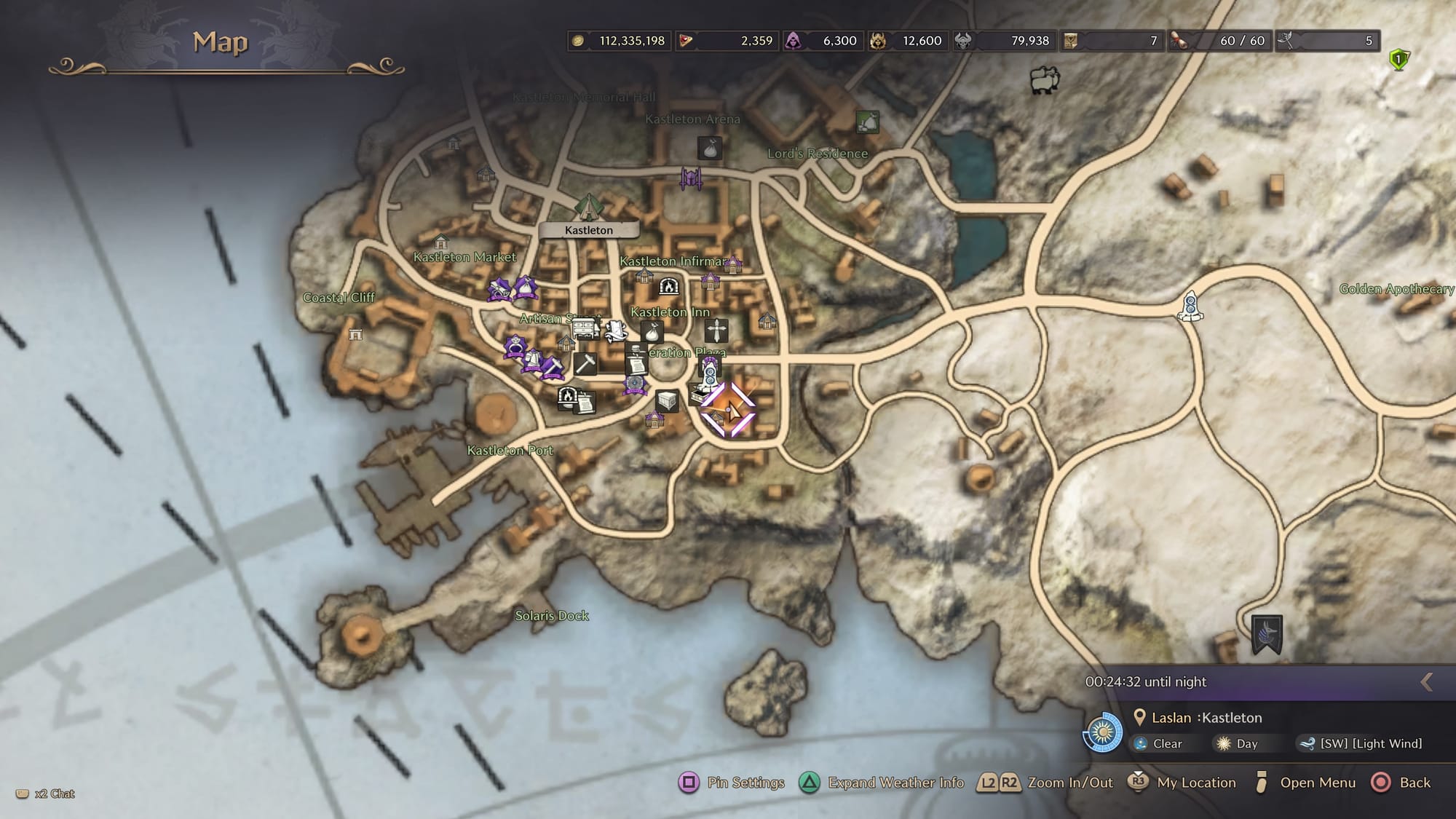1456x819 pixels.
Task: Click the purple helmet marker near Kastleton Arena
Action: coord(690,177)
